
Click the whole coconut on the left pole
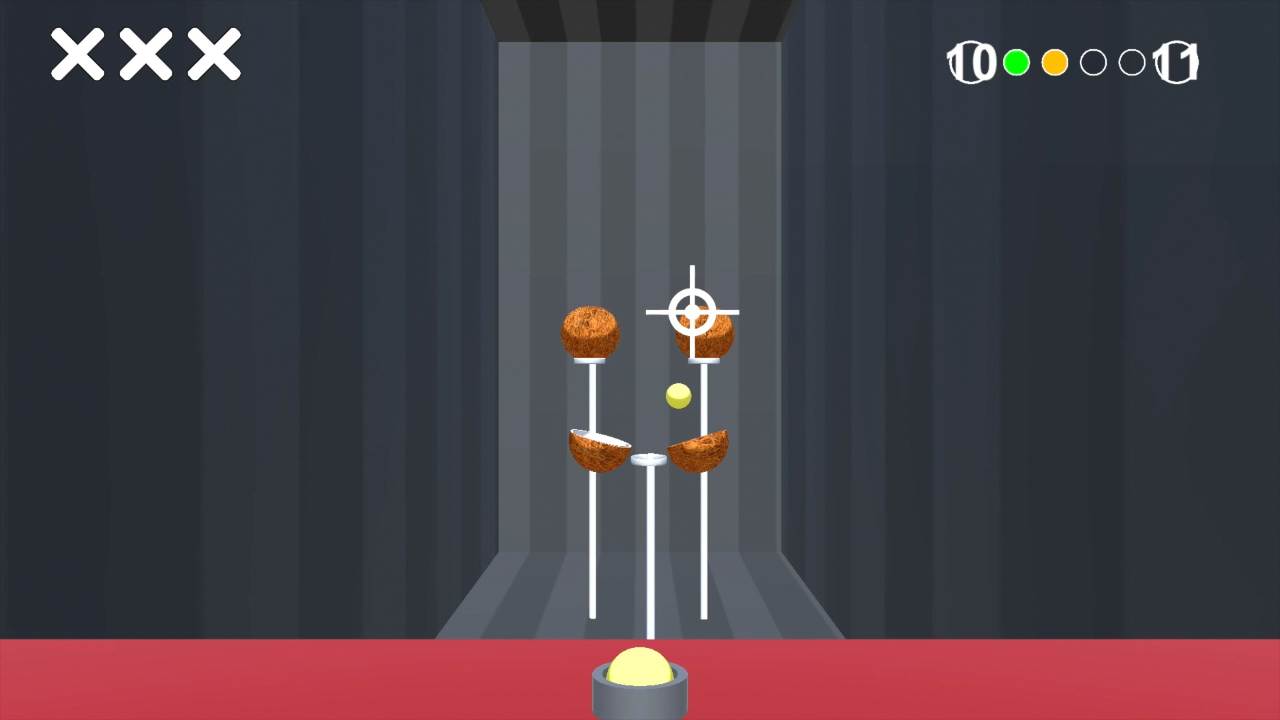(590, 333)
